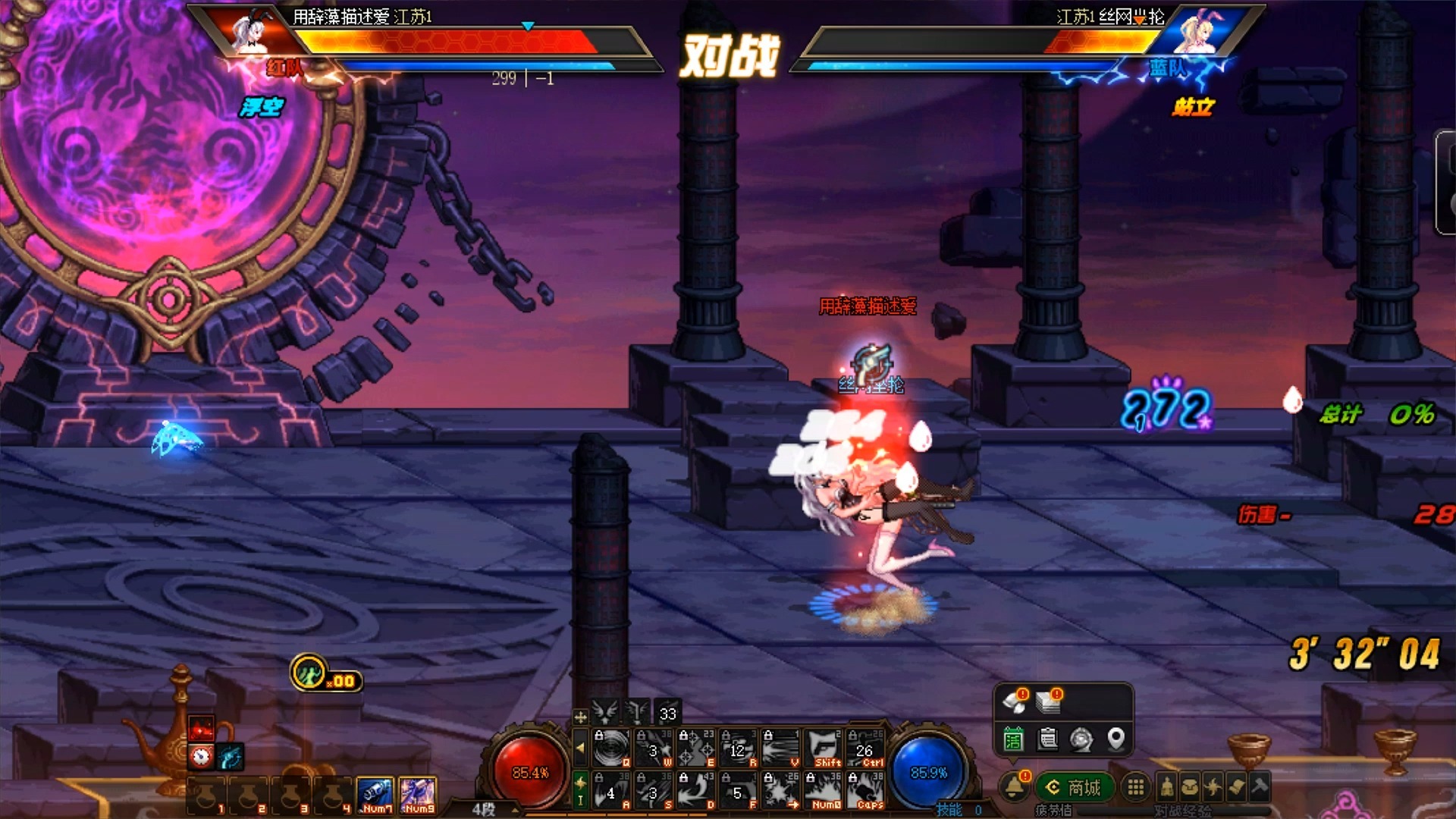This screenshot has height=819, width=1456.
Task: Click the left arrow beside the skill bar
Action: tap(580, 748)
